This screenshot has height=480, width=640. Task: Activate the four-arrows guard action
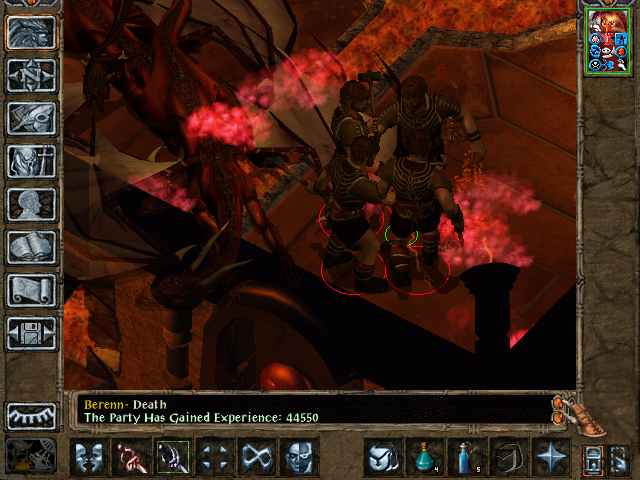pyautogui.click(x=214, y=457)
